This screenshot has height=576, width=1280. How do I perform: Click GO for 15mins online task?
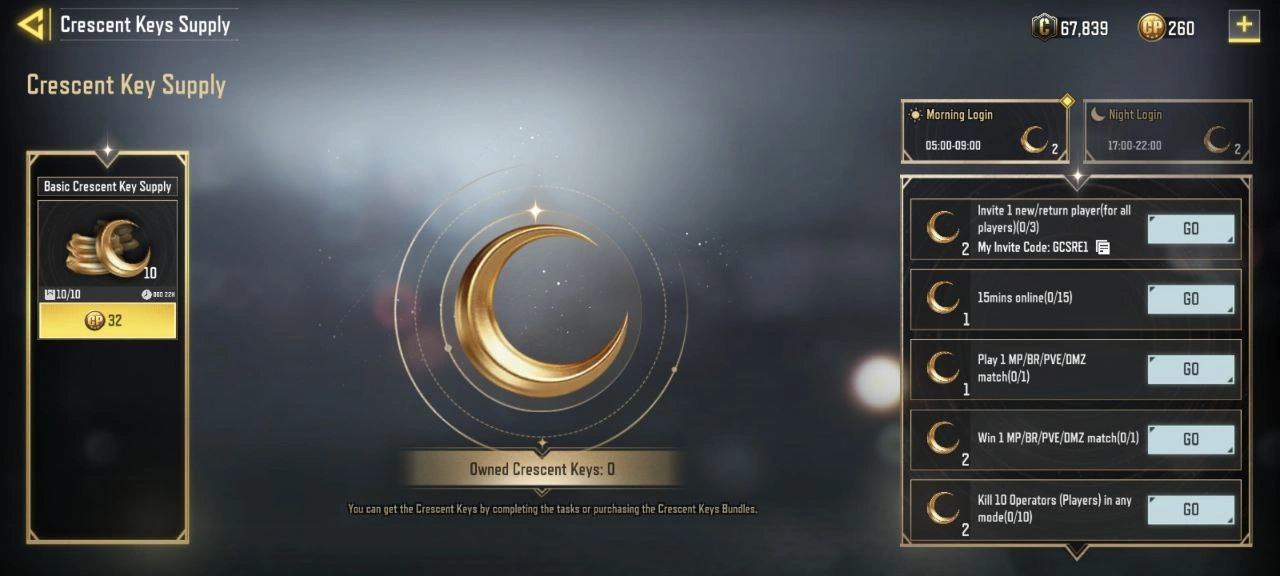coord(1190,299)
